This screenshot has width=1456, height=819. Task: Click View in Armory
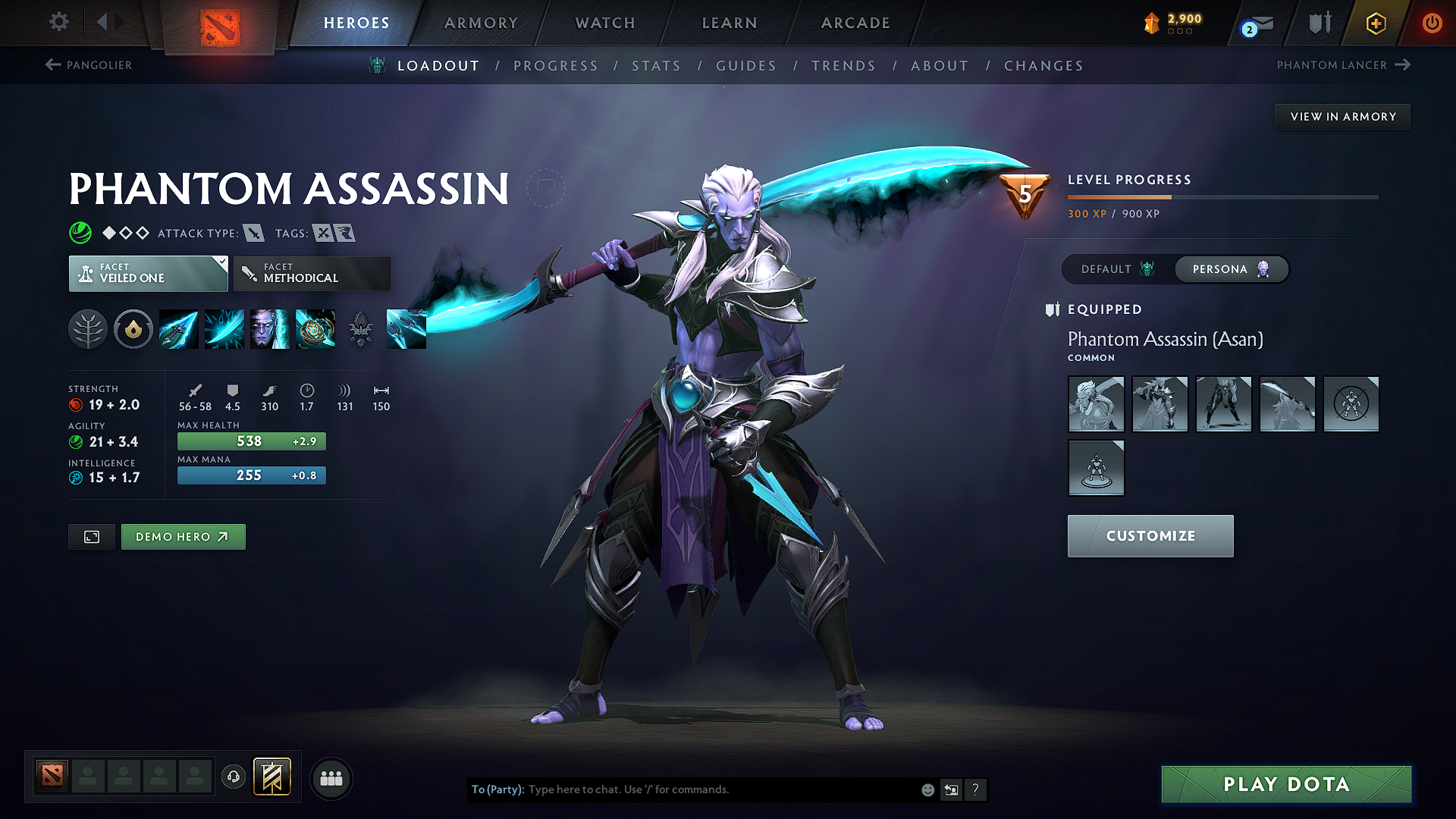1342,116
